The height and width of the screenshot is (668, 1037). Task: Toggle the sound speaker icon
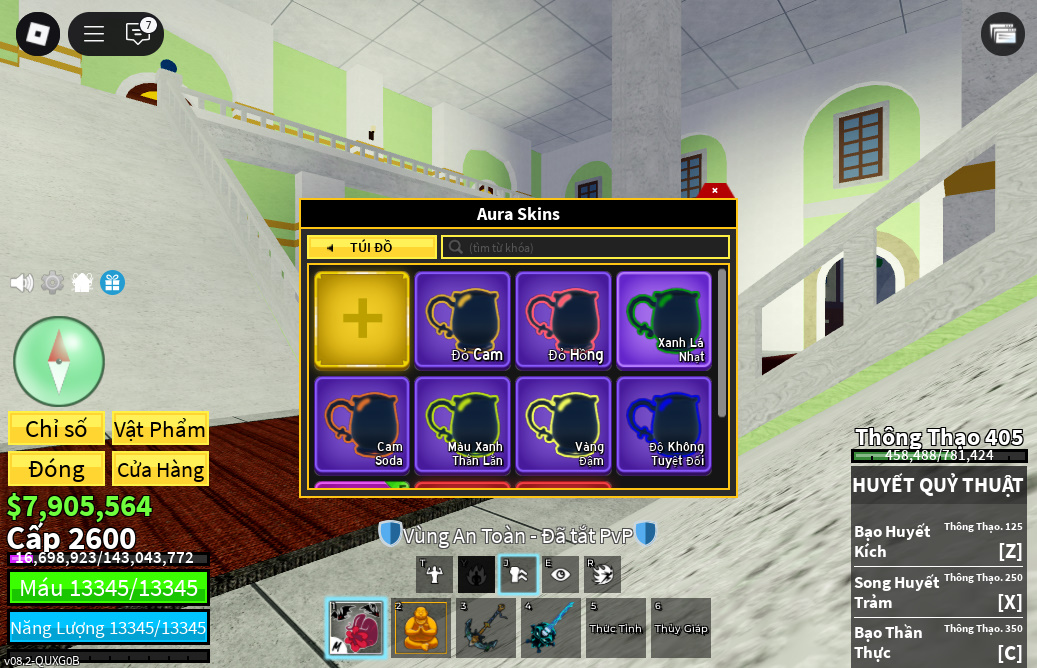(21, 283)
